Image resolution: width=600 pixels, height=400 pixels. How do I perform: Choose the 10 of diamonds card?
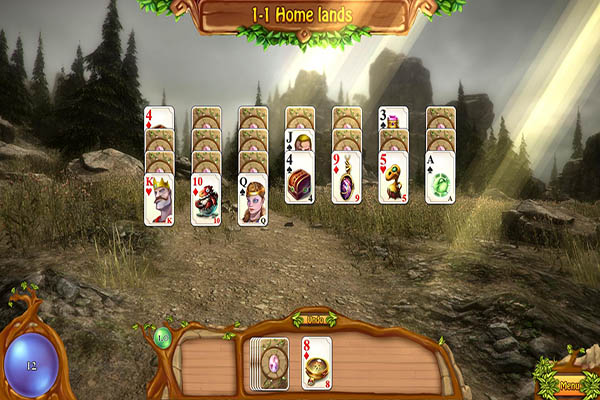click(x=206, y=200)
